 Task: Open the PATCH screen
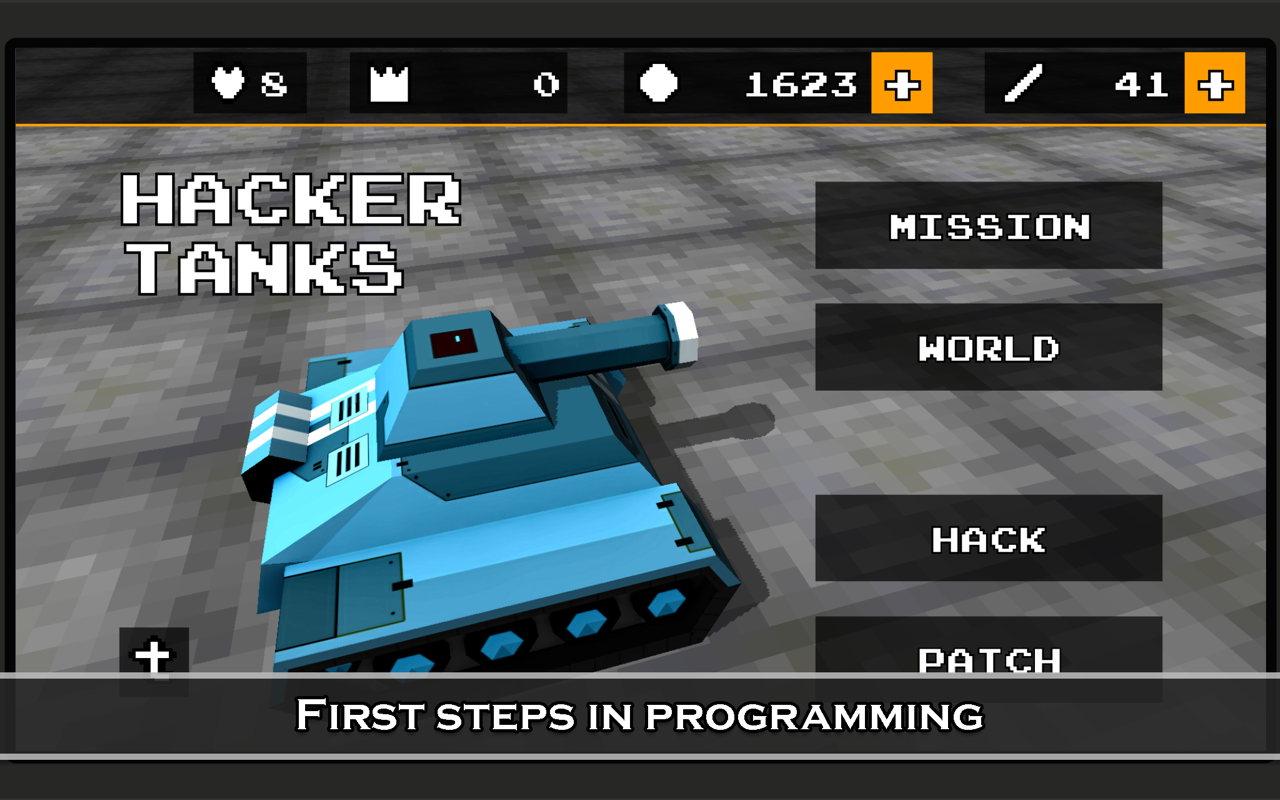pos(989,659)
